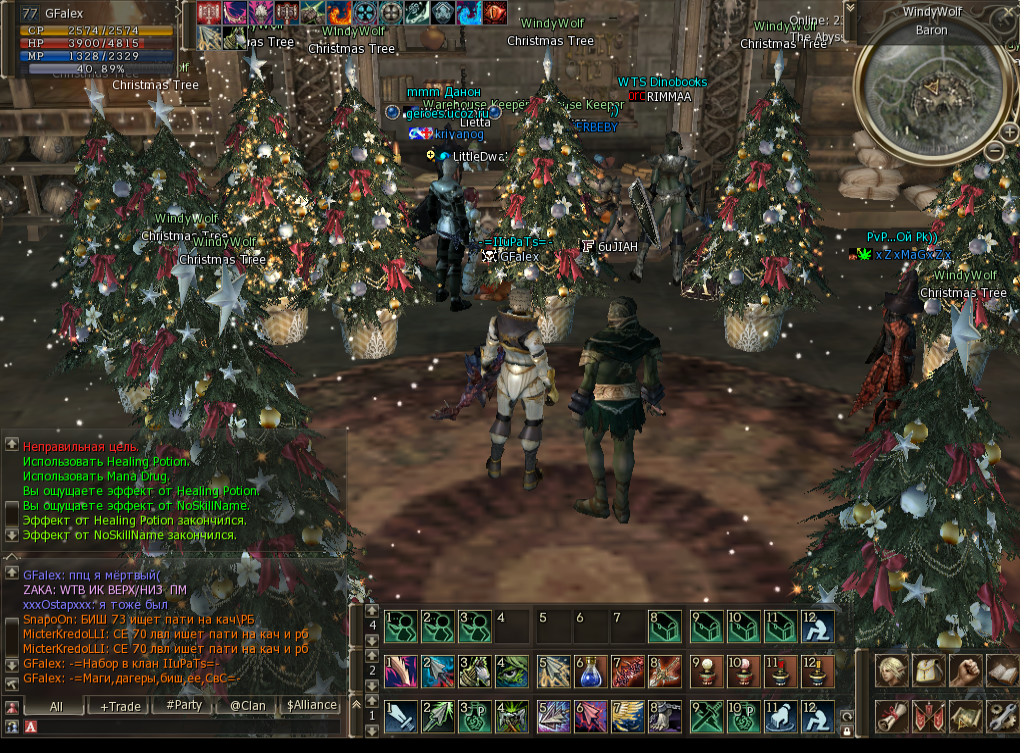Zoom out the minimap with minus button

[x=996, y=150]
